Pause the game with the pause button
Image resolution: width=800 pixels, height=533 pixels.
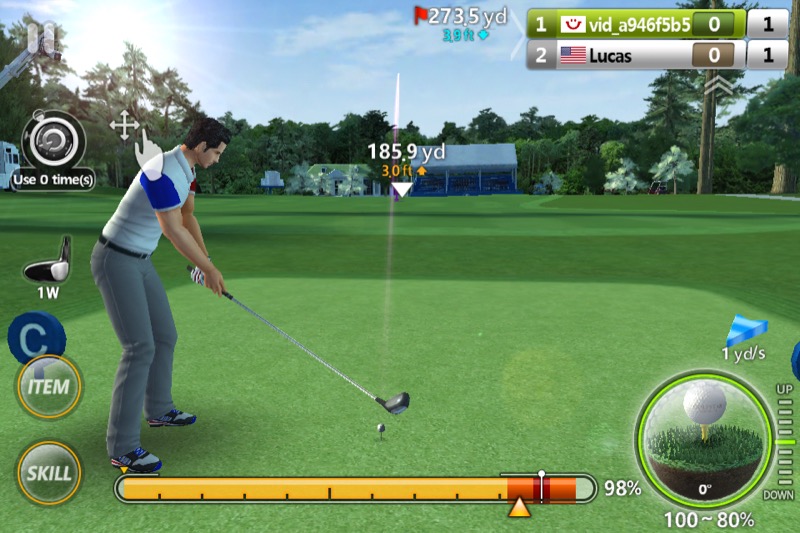41,38
